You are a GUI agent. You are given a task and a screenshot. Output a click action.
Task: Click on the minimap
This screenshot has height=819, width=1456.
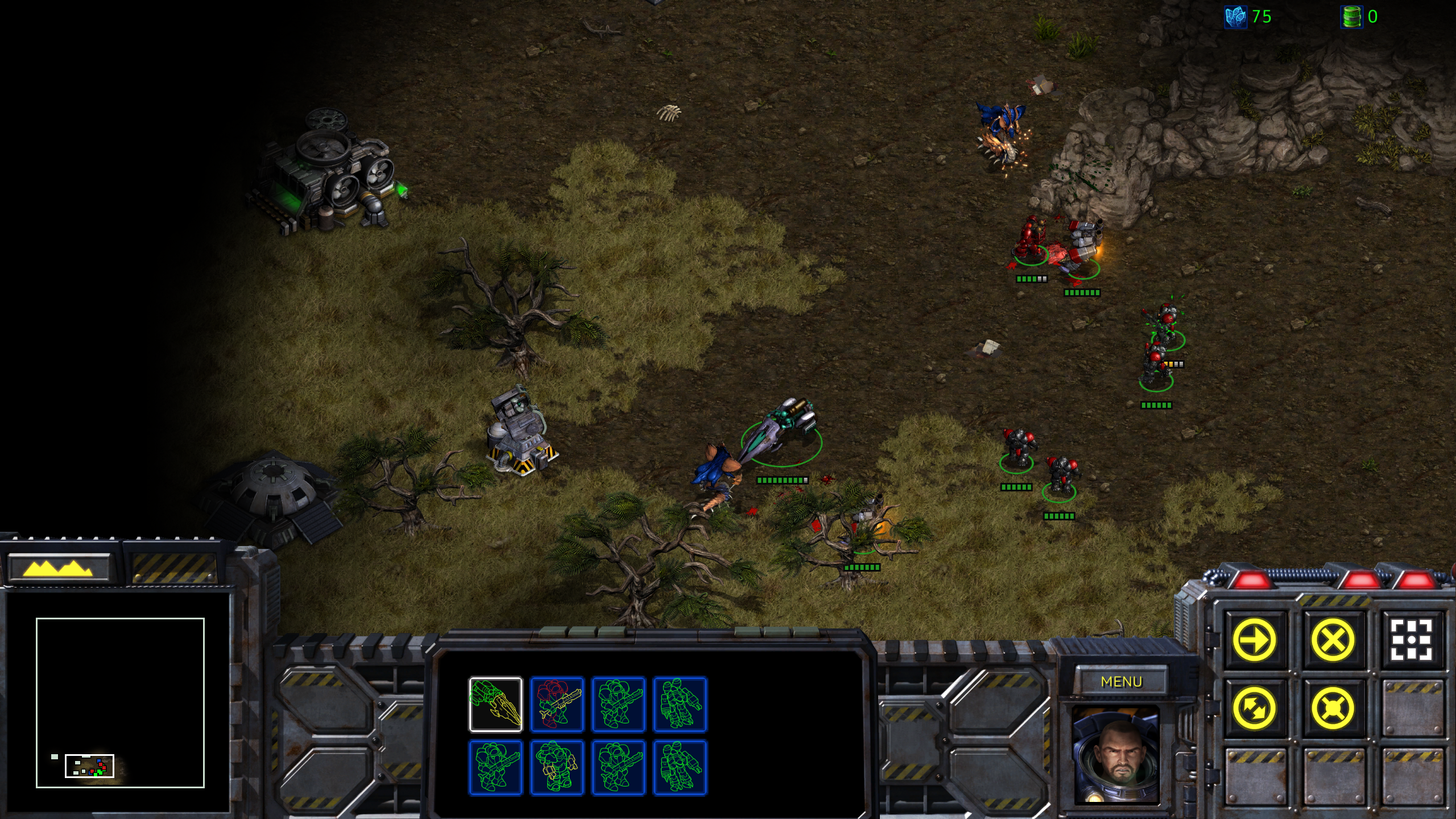120,702
